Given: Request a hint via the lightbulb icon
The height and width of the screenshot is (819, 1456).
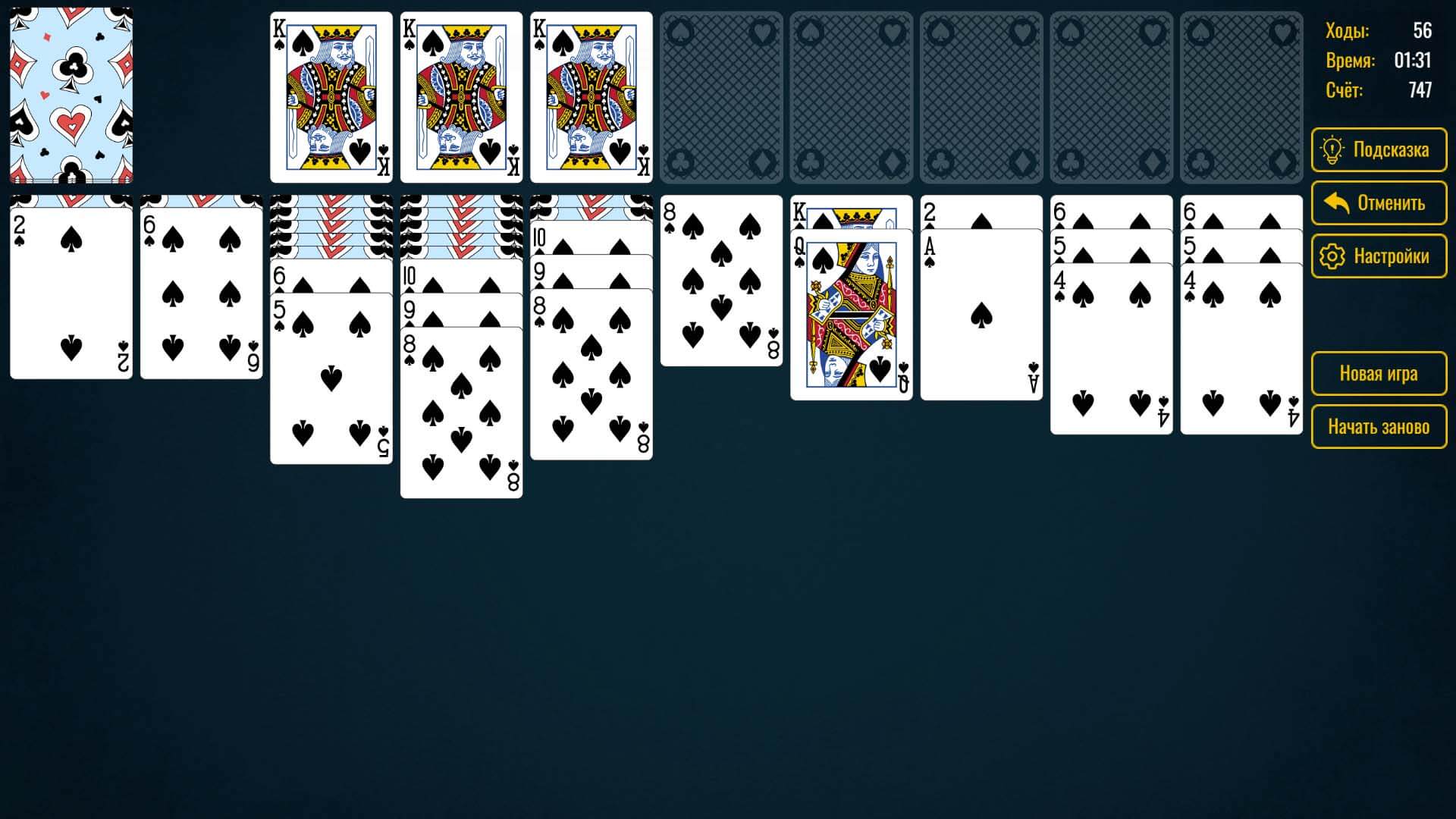Looking at the screenshot, I should (x=1334, y=149).
